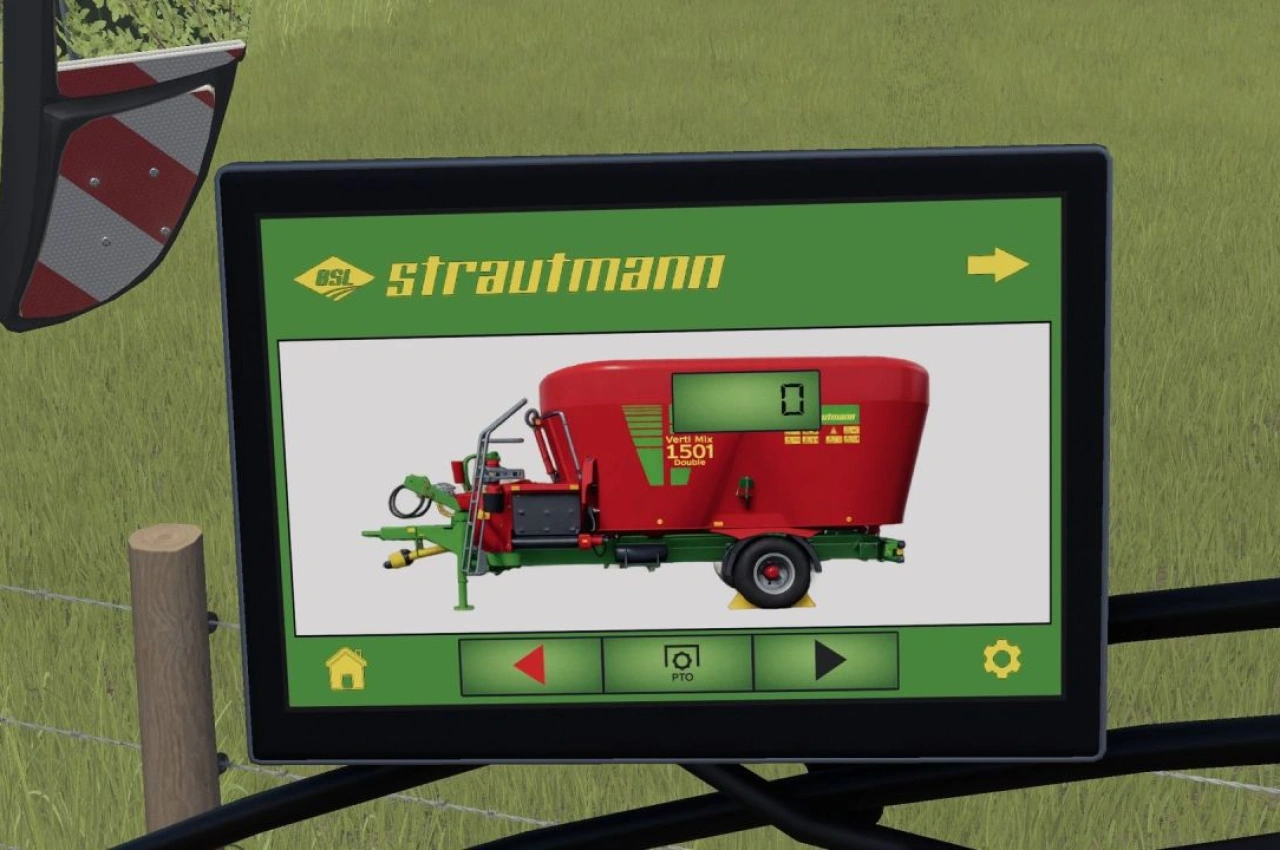Expand the next terminal page with the arrow
1280x850 pixels.
pos(996,262)
